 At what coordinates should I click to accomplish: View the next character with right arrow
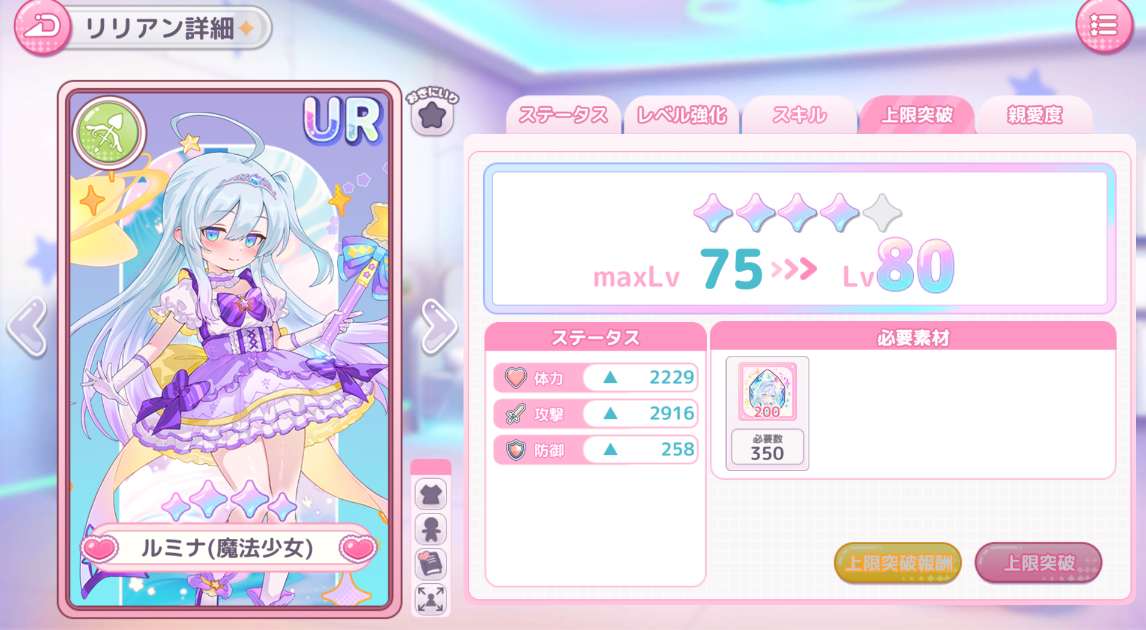click(x=438, y=326)
